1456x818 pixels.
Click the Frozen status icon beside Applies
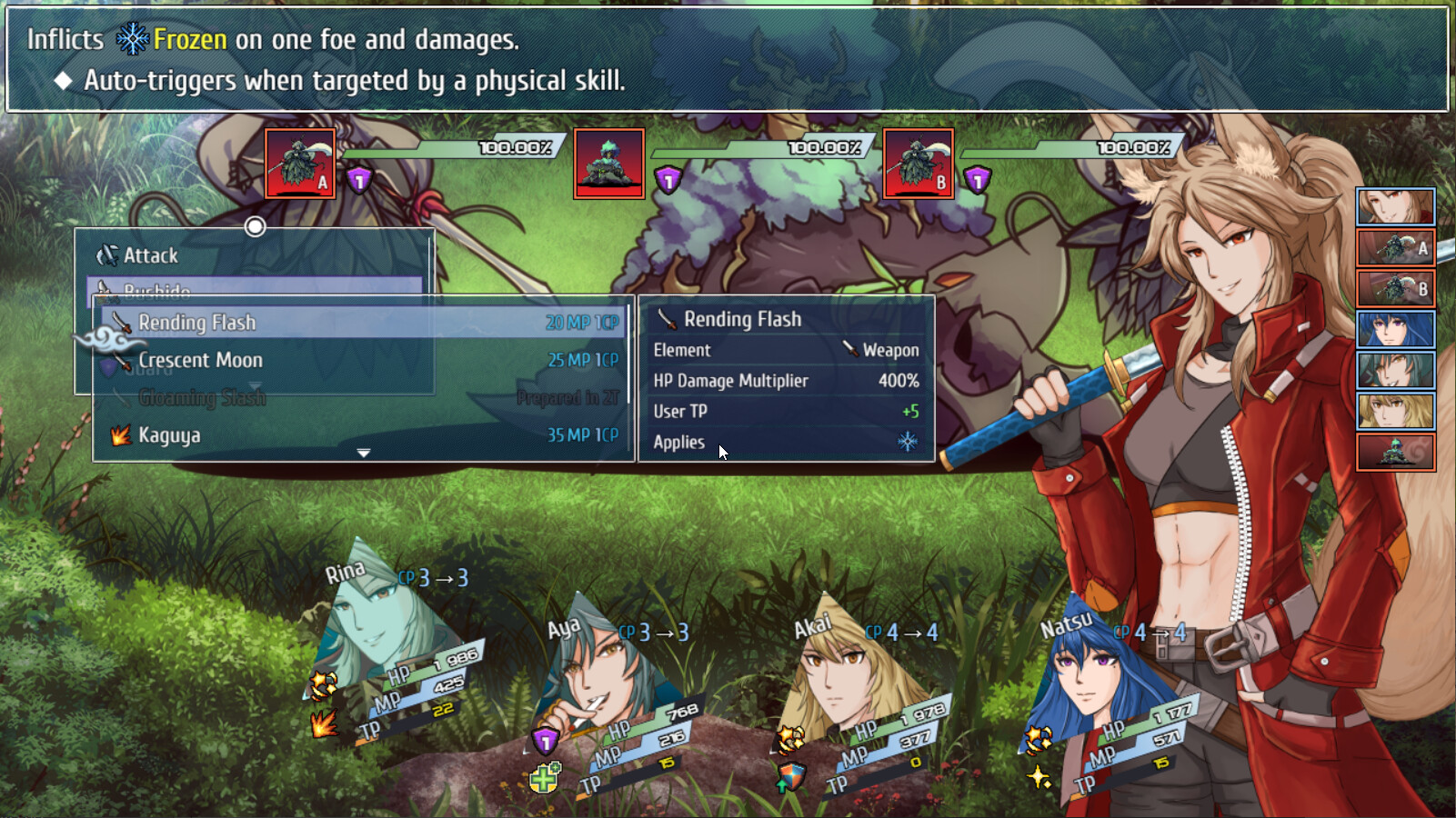click(908, 443)
